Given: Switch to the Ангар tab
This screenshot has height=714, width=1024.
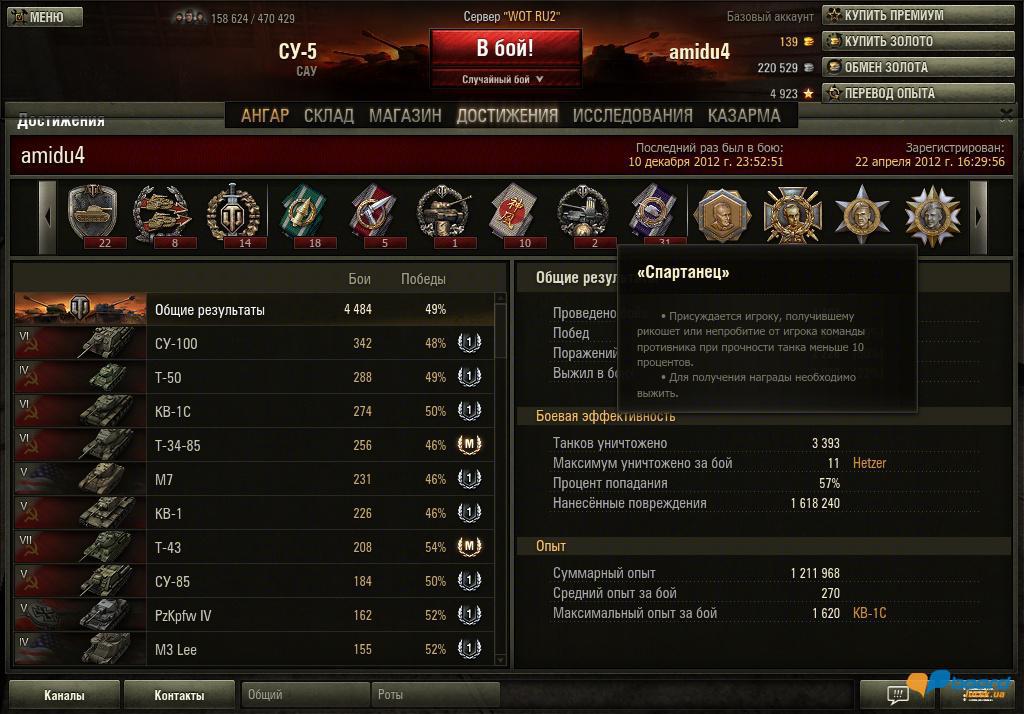Looking at the screenshot, I should click(x=265, y=116).
